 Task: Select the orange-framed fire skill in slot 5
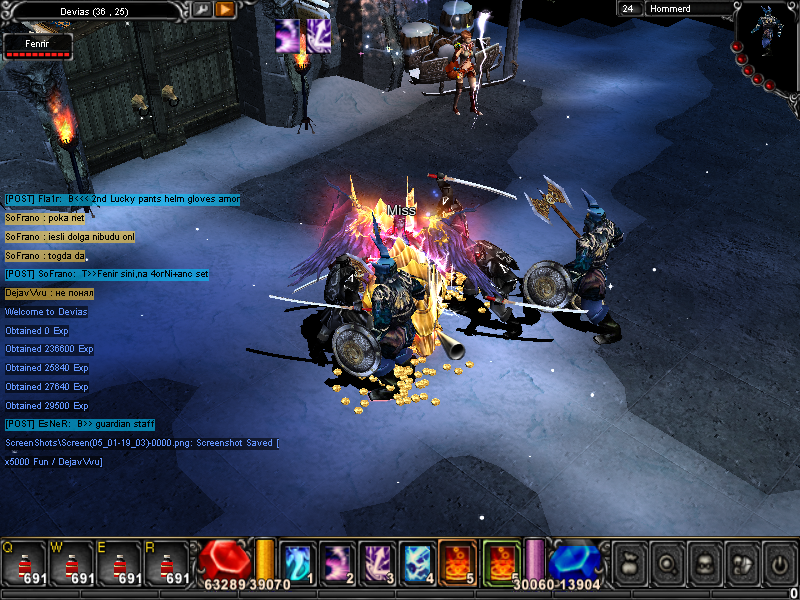[x=456, y=562]
